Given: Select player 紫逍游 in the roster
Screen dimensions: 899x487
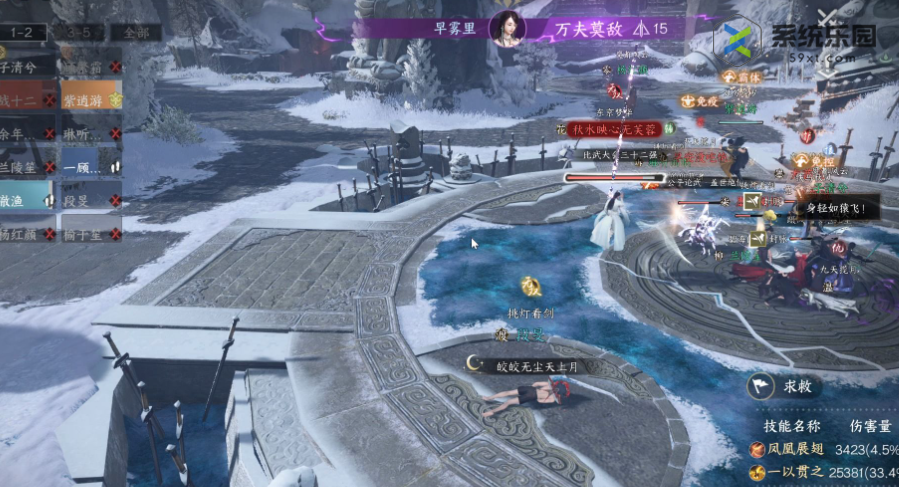Looking at the screenshot, I should [90, 101].
